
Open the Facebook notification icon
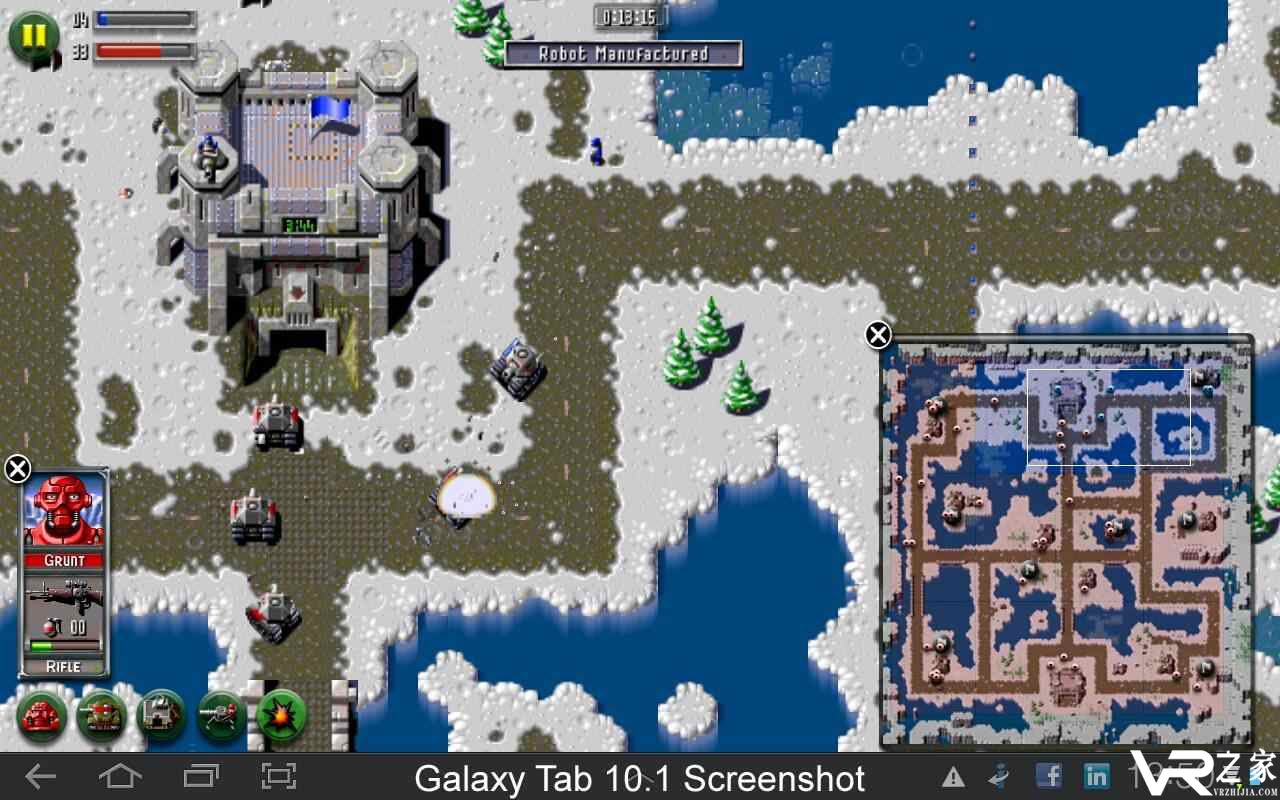pyautogui.click(x=1048, y=776)
